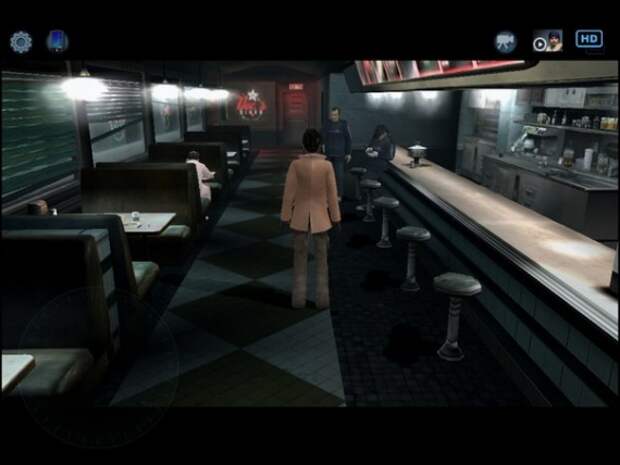Image resolution: width=620 pixels, height=465 pixels.
Task: Open the character portrait with play symbol
Action: tap(547, 41)
